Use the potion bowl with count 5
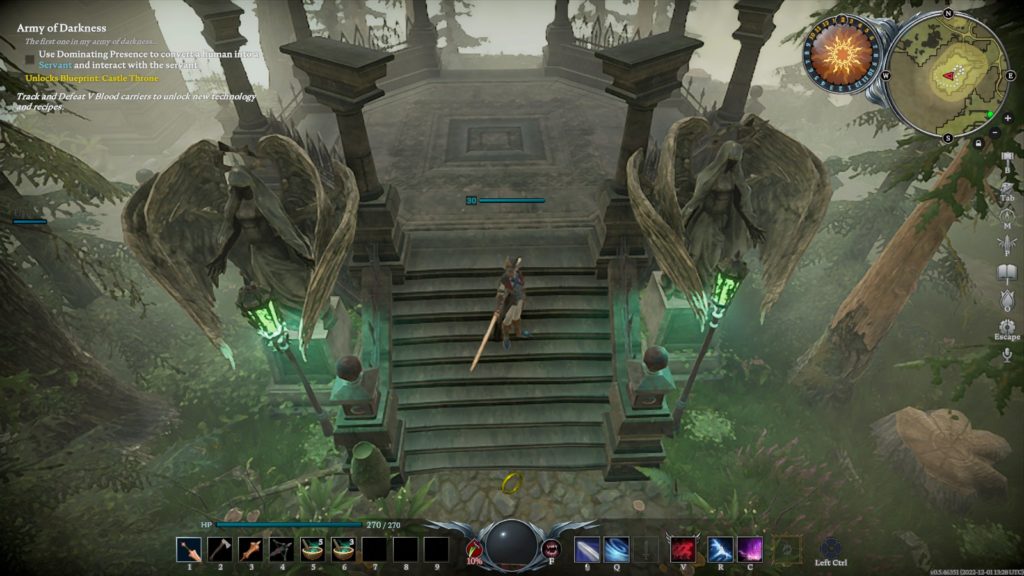This screenshot has height=576, width=1024. 312,549
